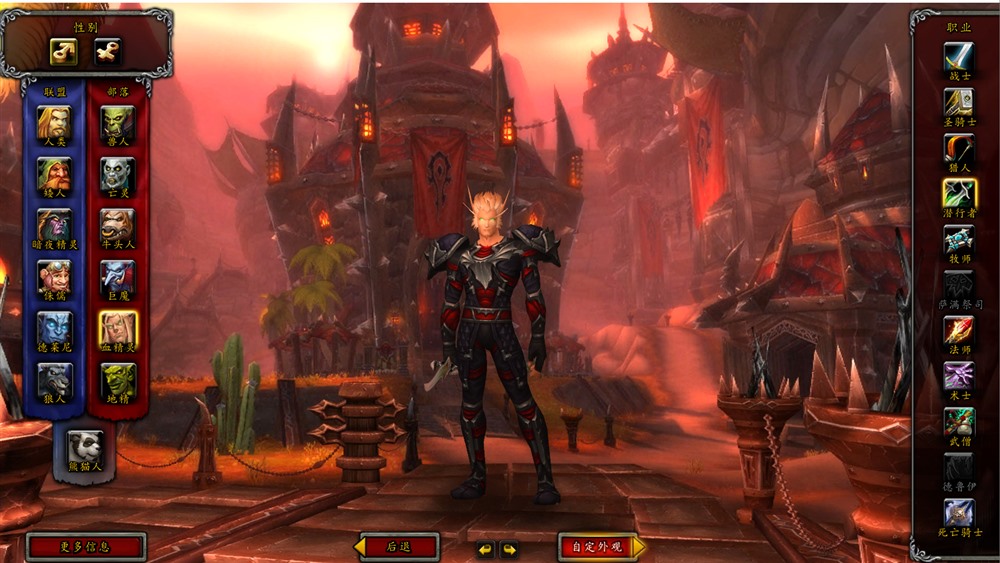The image size is (1000, 563).
Task: Go back with the 后退 button
Action: 398,547
